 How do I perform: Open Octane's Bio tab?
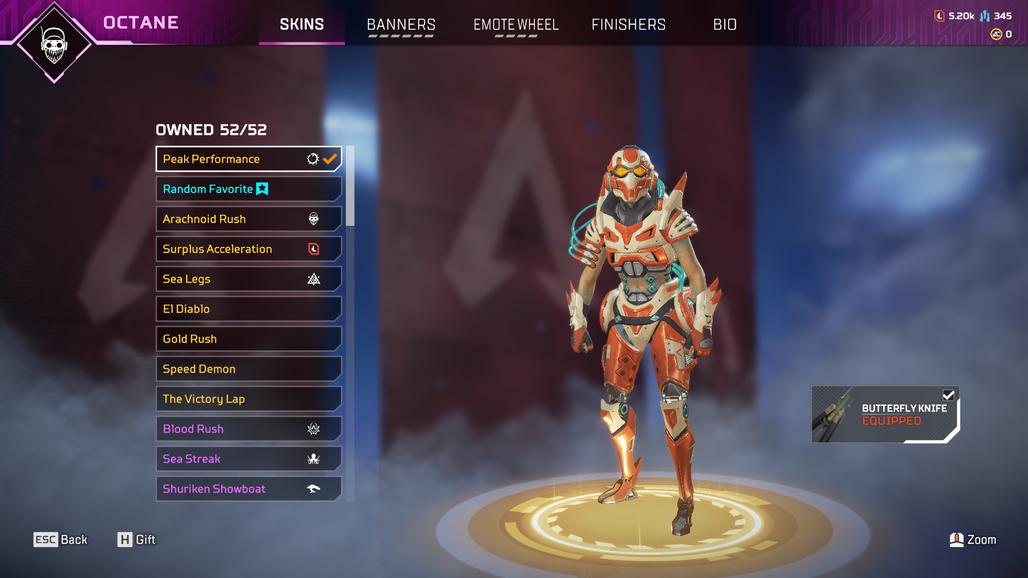tap(725, 24)
